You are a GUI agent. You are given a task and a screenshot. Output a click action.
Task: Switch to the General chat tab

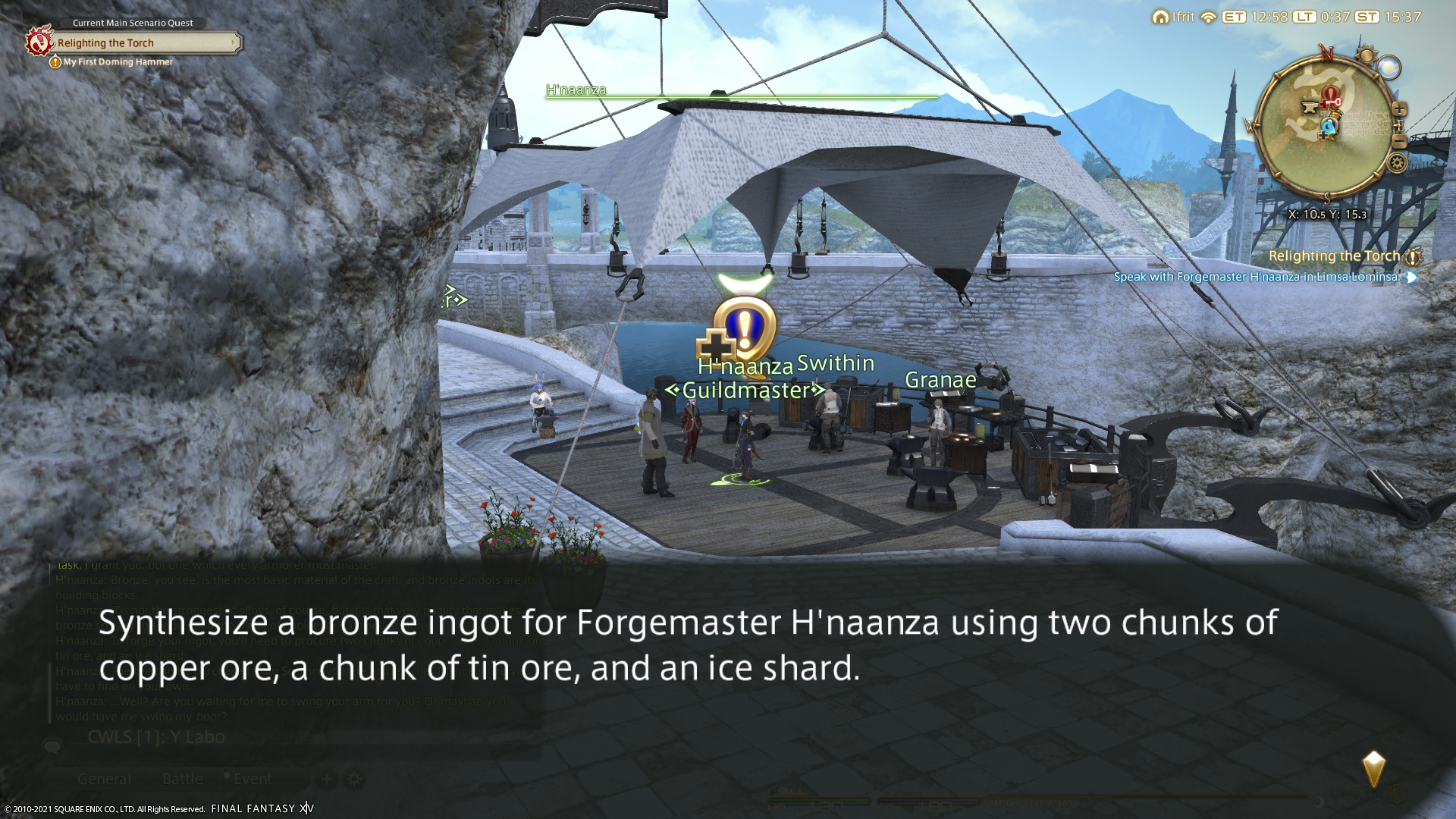point(104,779)
